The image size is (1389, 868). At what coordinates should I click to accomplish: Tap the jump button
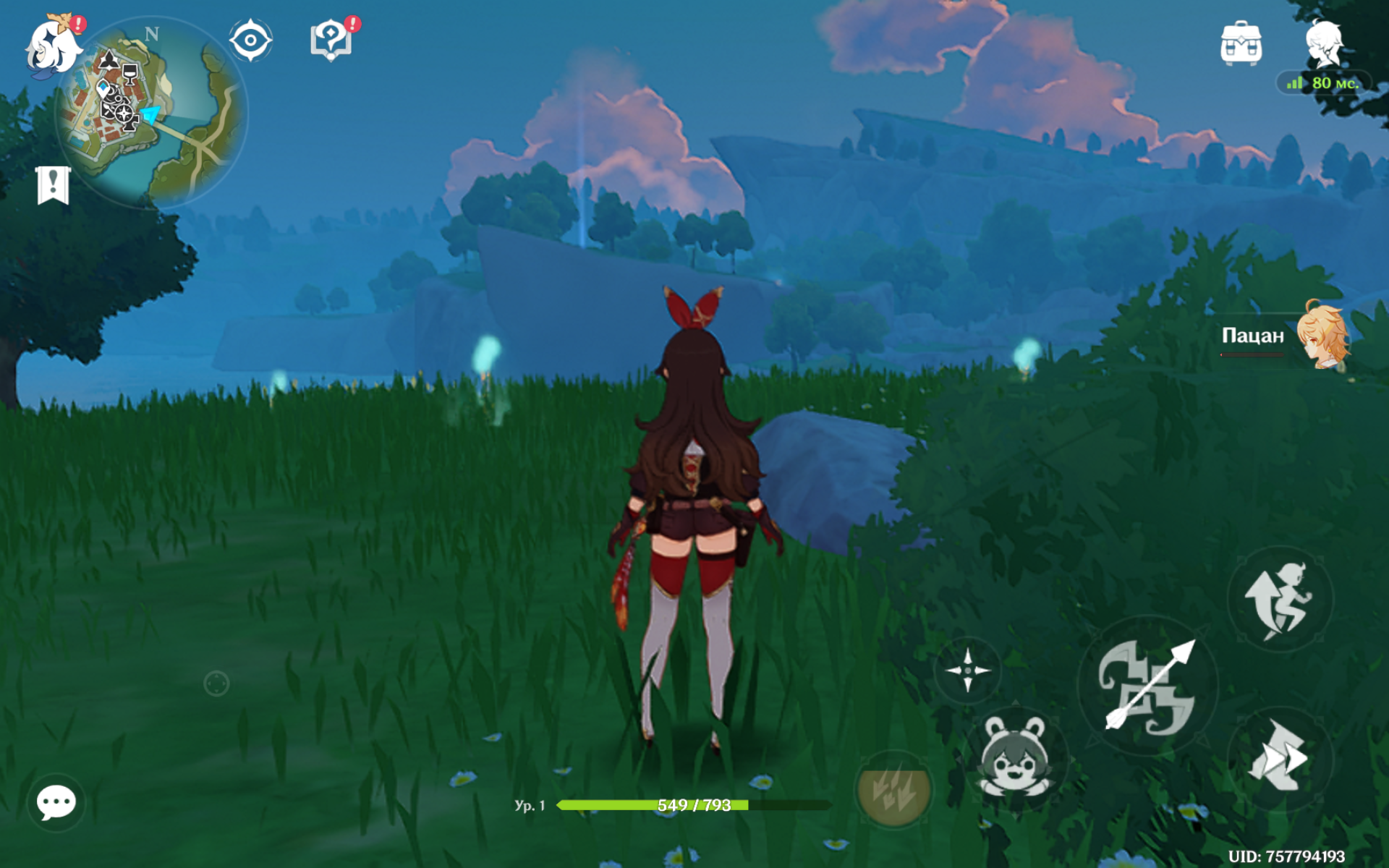pos(1279,600)
